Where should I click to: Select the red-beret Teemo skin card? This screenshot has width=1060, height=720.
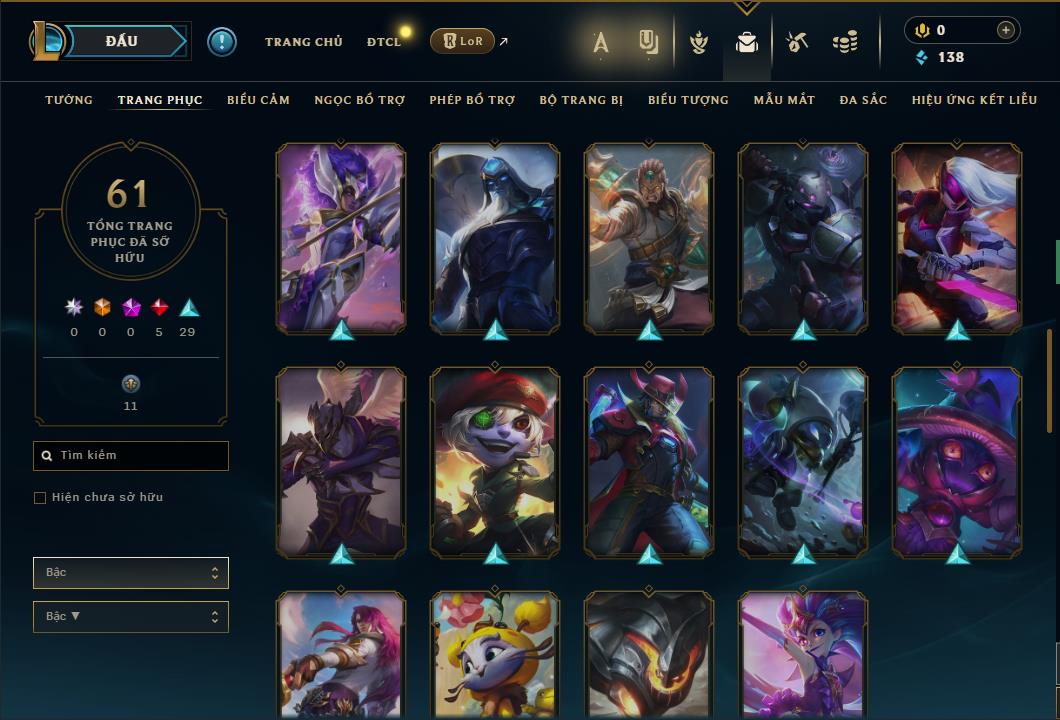tap(495, 460)
